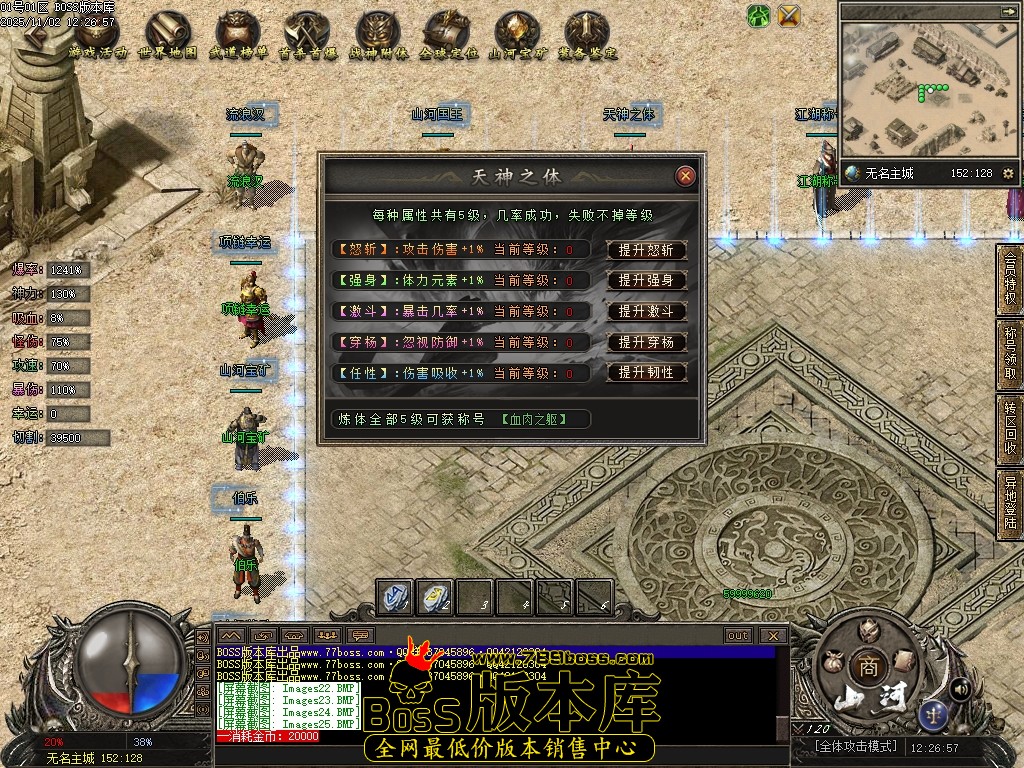Select the 提升韧性 upgrade button

coord(646,372)
